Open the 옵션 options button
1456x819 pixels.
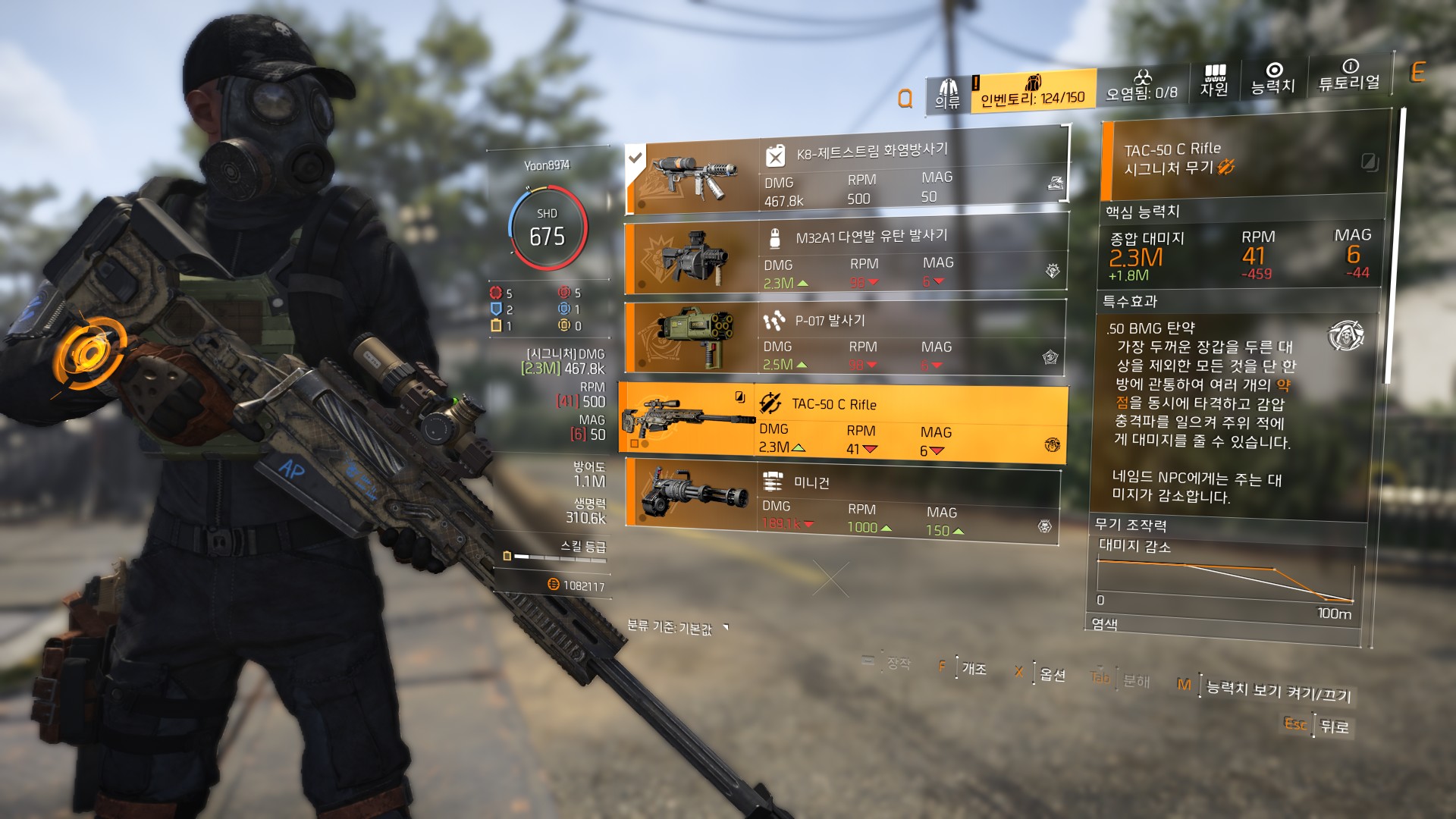click(x=1053, y=674)
